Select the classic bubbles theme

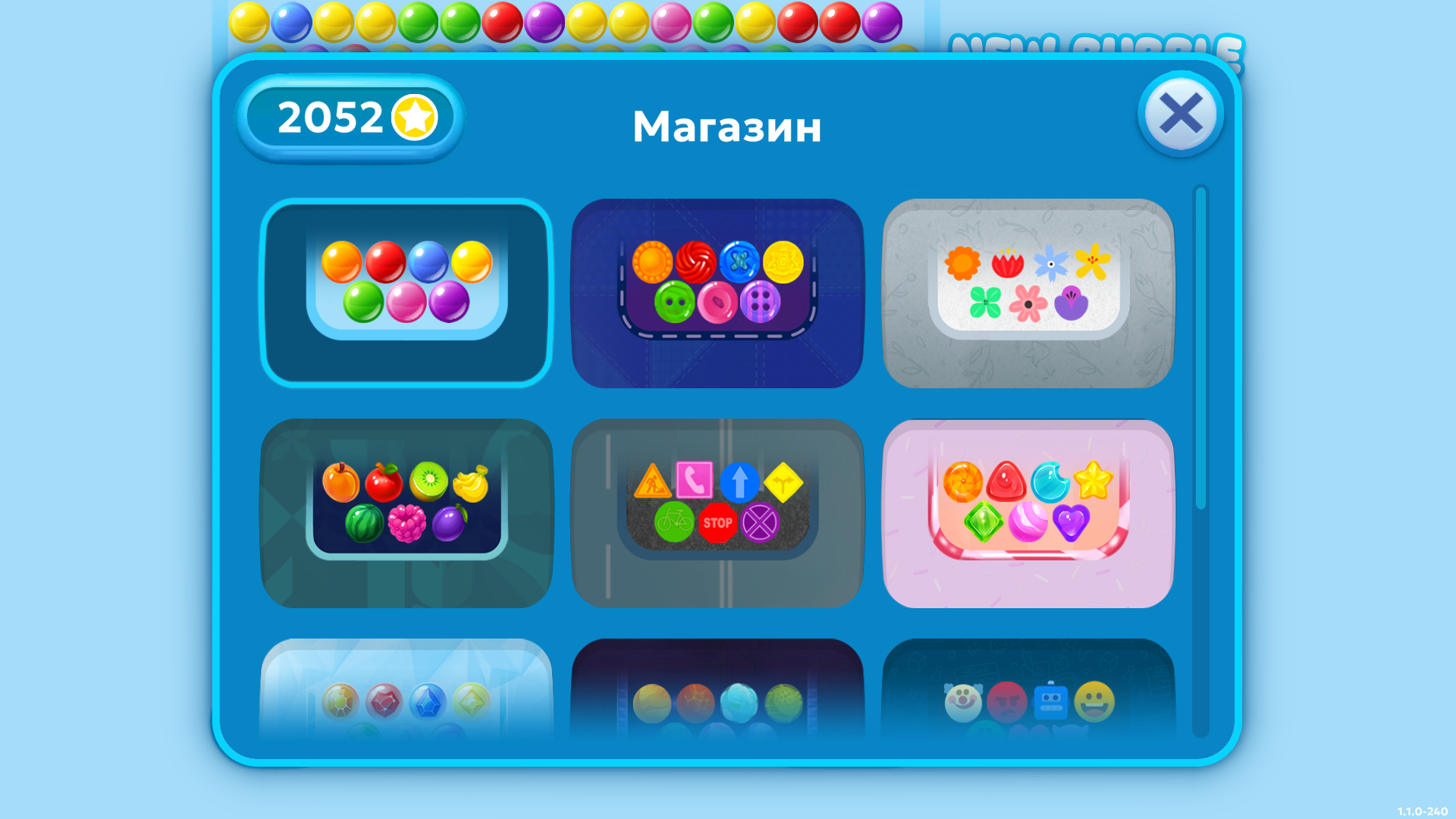tap(406, 292)
